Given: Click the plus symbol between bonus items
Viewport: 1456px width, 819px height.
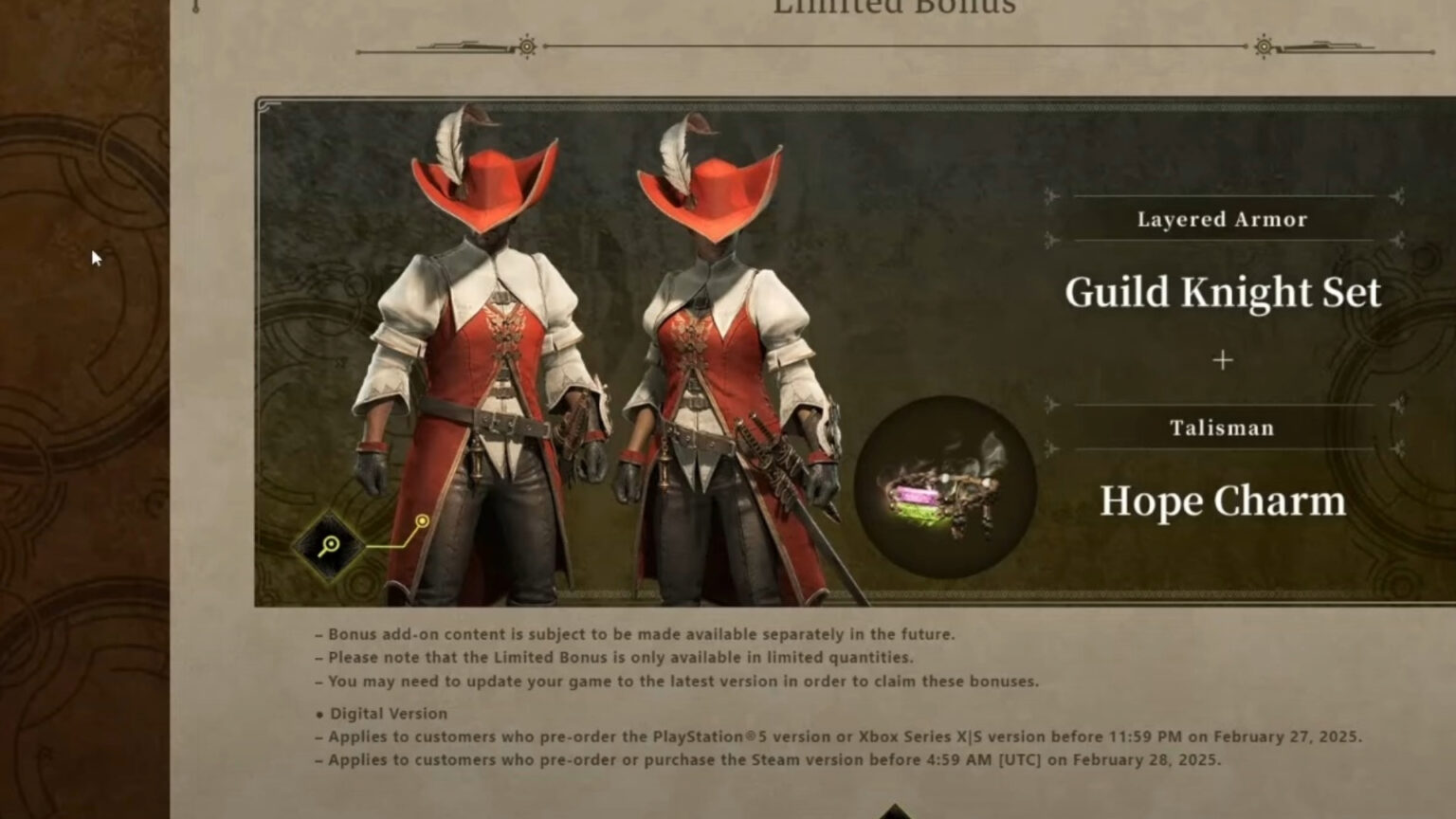Looking at the screenshot, I should point(1223,361).
